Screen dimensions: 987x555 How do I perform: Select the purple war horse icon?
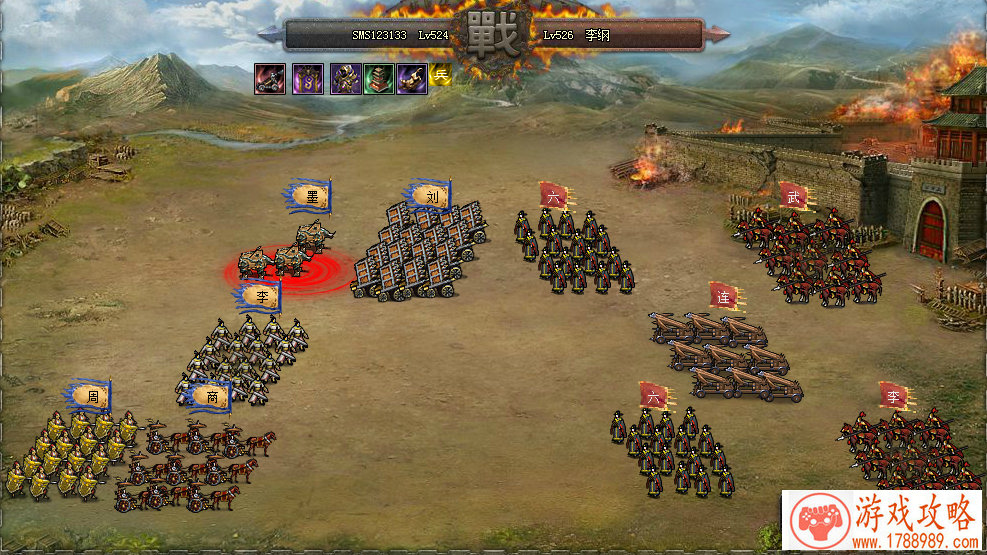412,78
